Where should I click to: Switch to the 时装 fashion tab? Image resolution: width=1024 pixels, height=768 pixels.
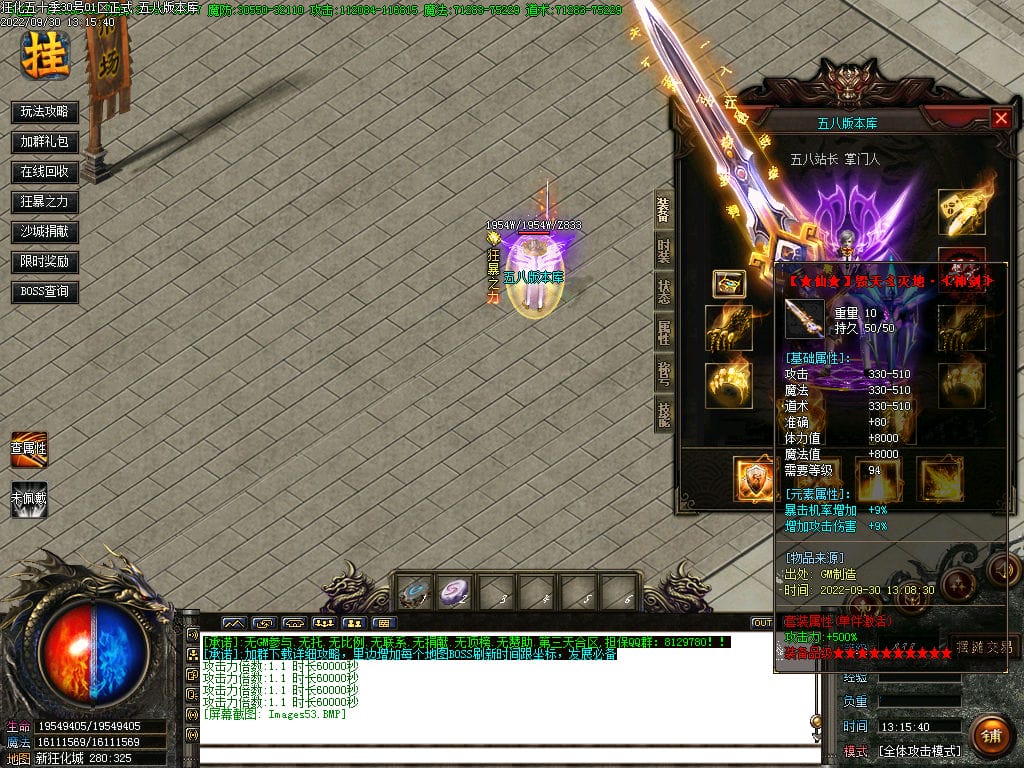coord(663,252)
